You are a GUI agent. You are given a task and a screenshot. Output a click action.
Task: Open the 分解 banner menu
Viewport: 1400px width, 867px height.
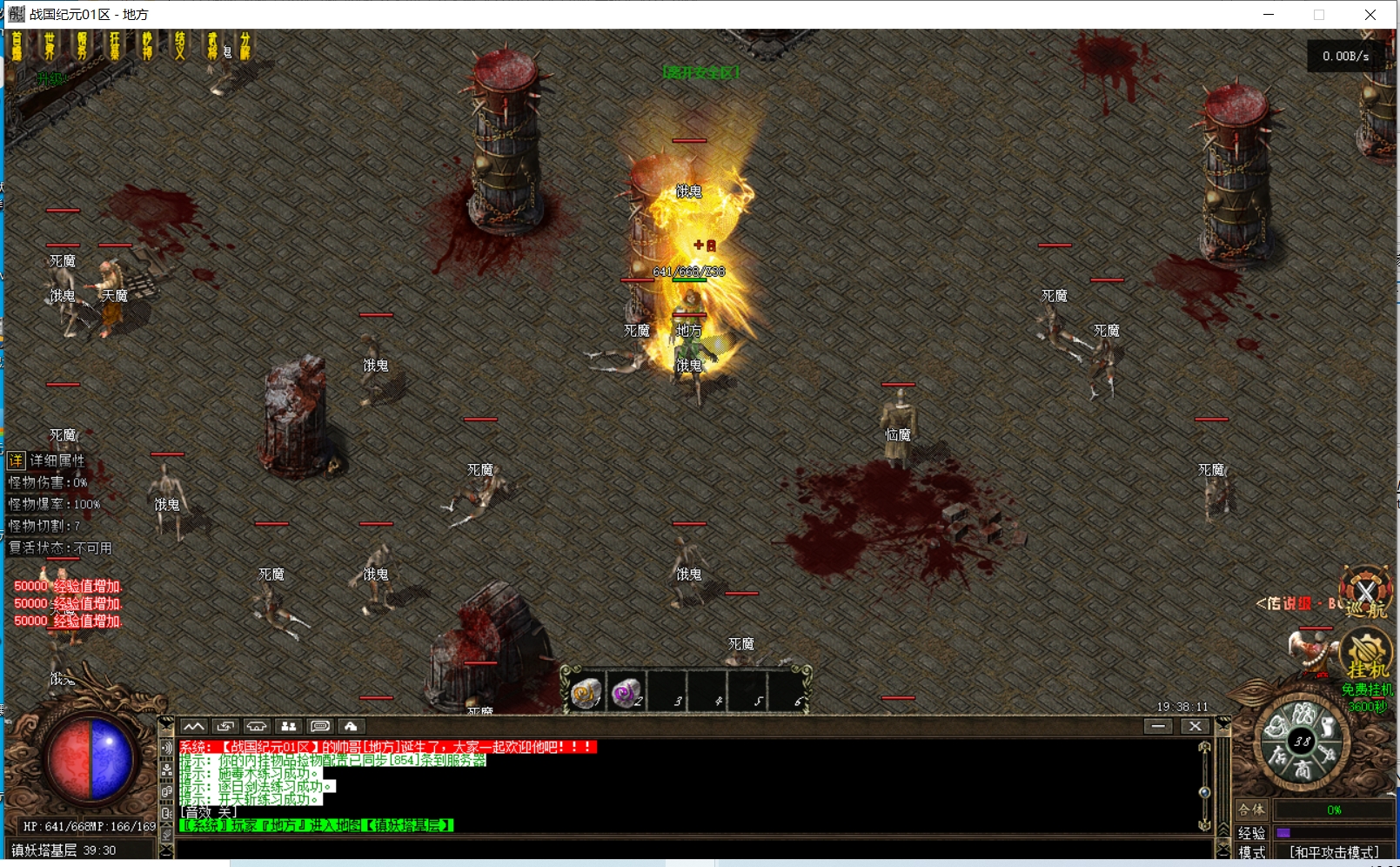[245, 46]
